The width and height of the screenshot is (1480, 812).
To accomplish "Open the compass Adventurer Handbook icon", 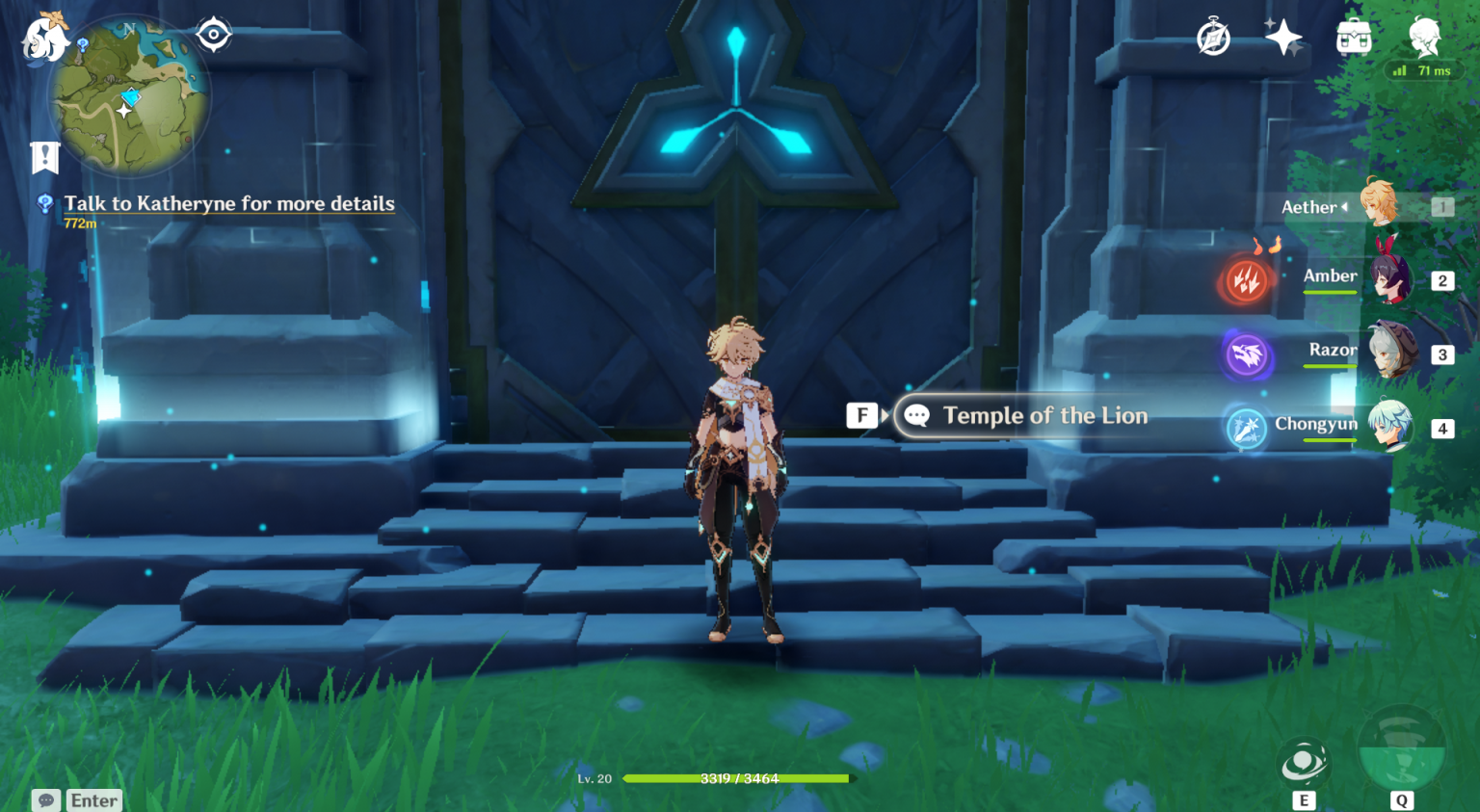I will pos(1213,39).
